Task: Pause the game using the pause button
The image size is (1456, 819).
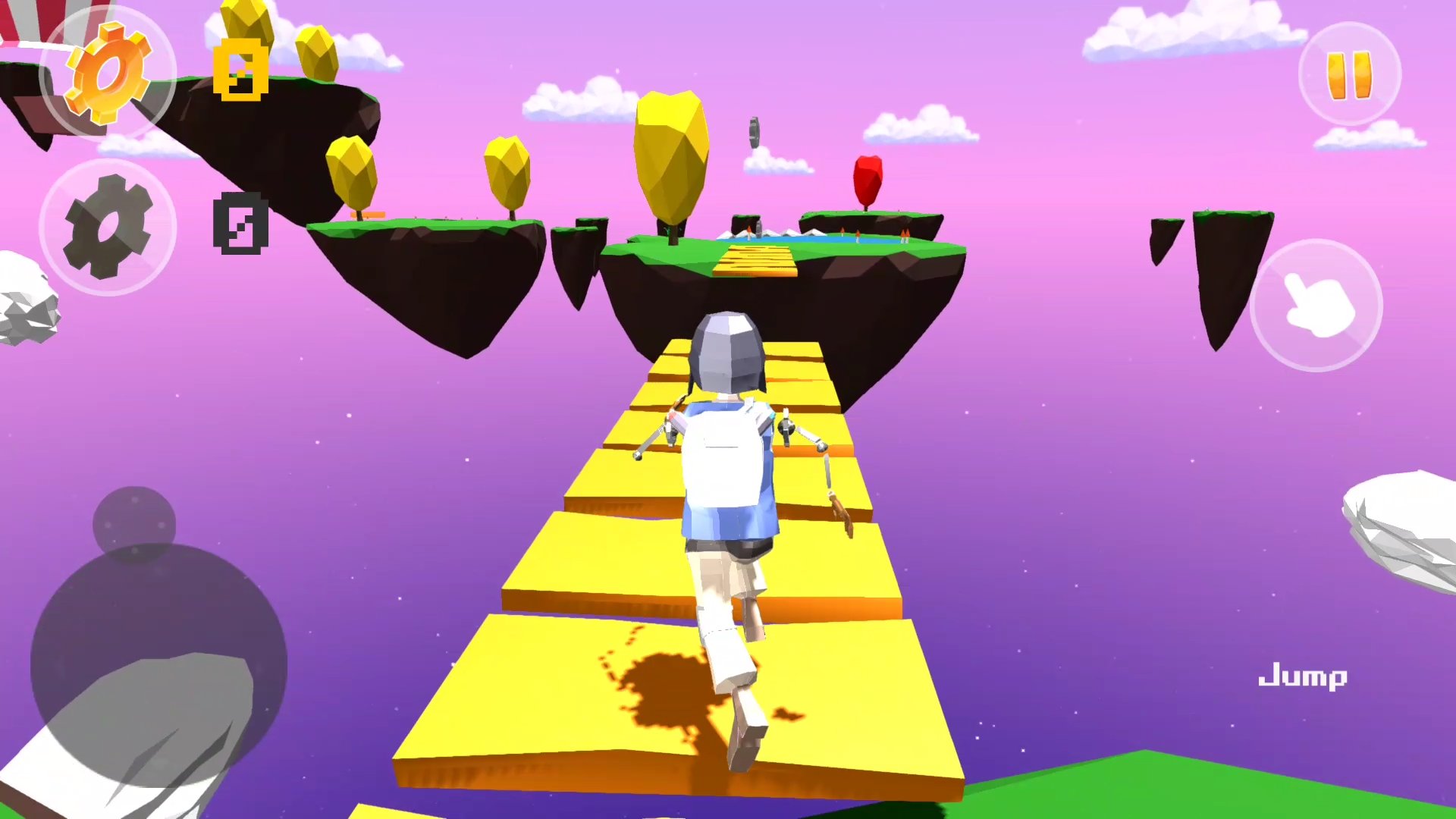Action: click(x=1348, y=74)
